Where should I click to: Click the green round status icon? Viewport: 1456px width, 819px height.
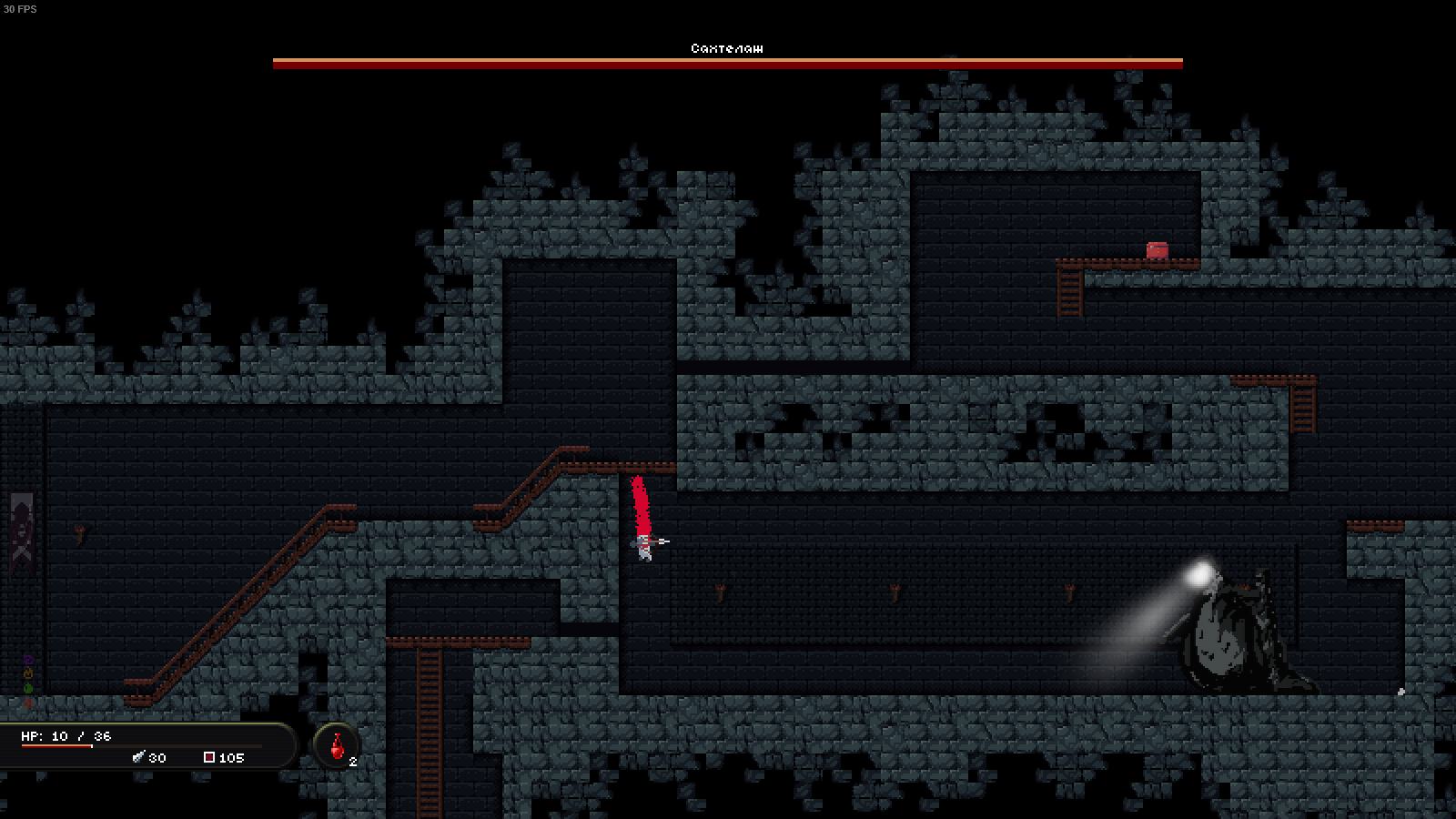tap(28, 688)
